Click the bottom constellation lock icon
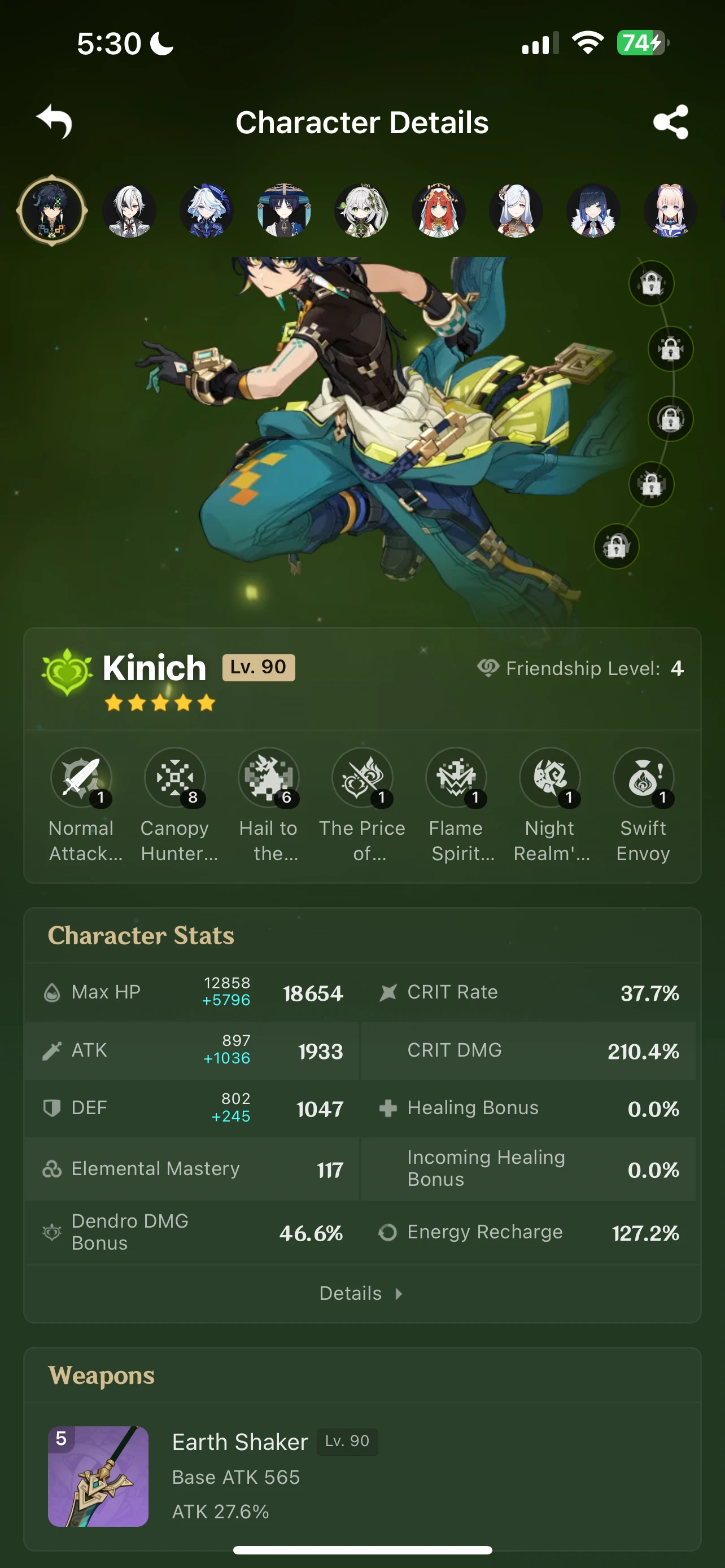 (x=617, y=547)
